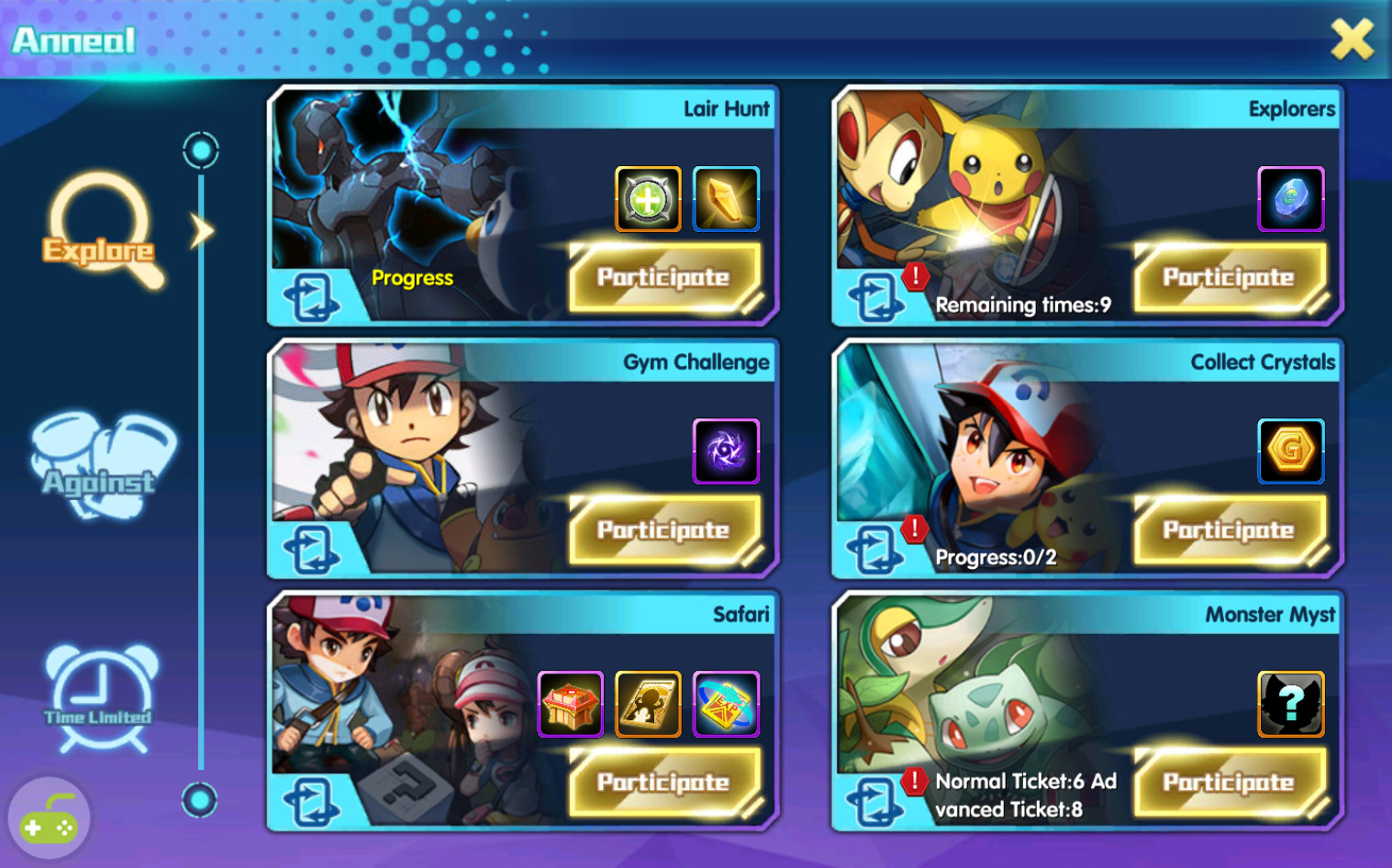The height and width of the screenshot is (868, 1392).
Task: Inspect the green plus orb reward
Action: click(x=648, y=199)
